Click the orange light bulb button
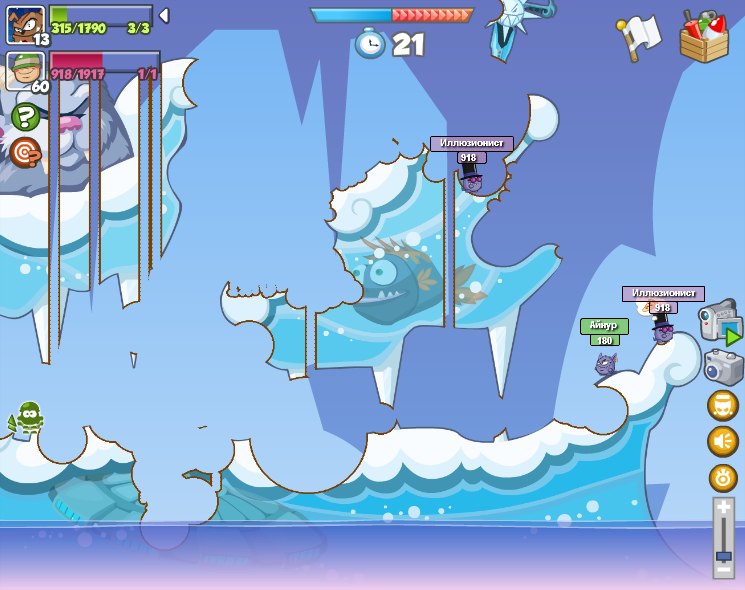This screenshot has height=590, width=745. pos(722,477)
